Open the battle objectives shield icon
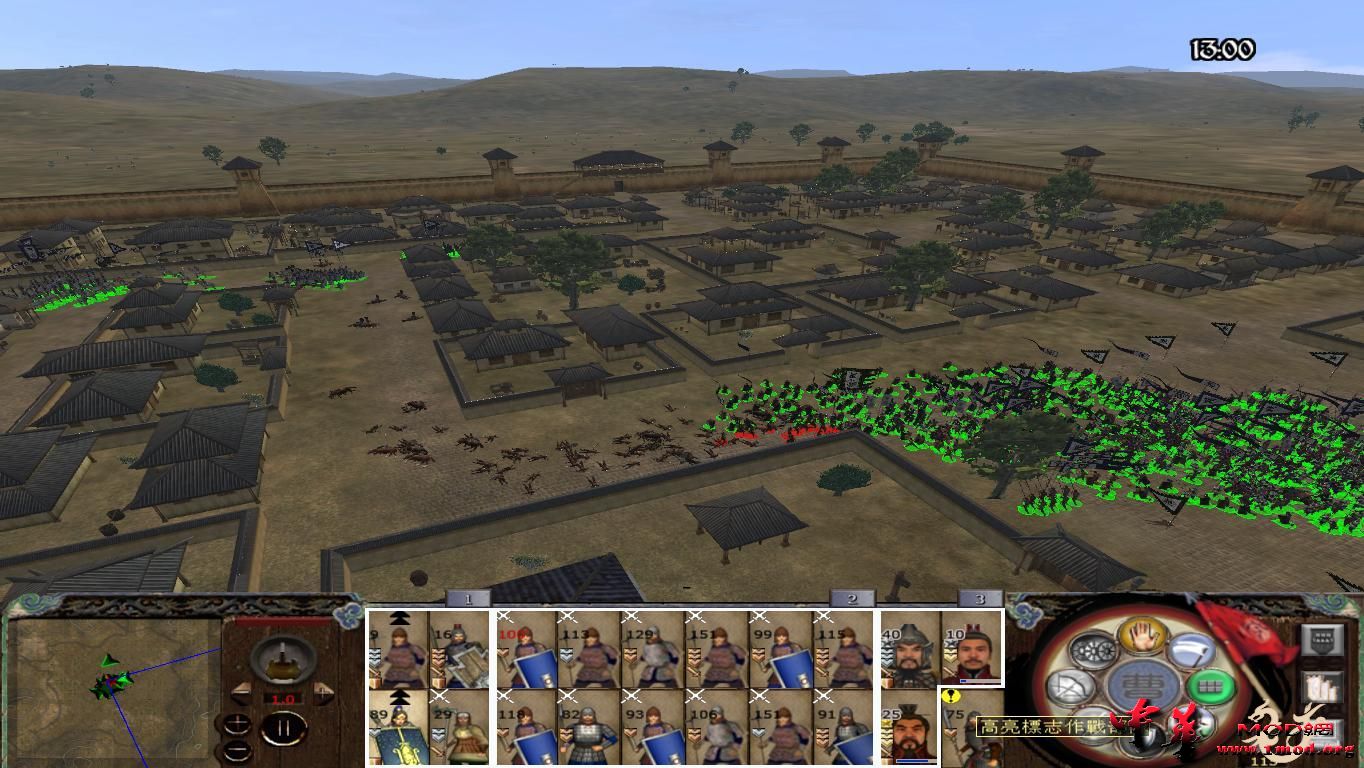 (1322, 639)
